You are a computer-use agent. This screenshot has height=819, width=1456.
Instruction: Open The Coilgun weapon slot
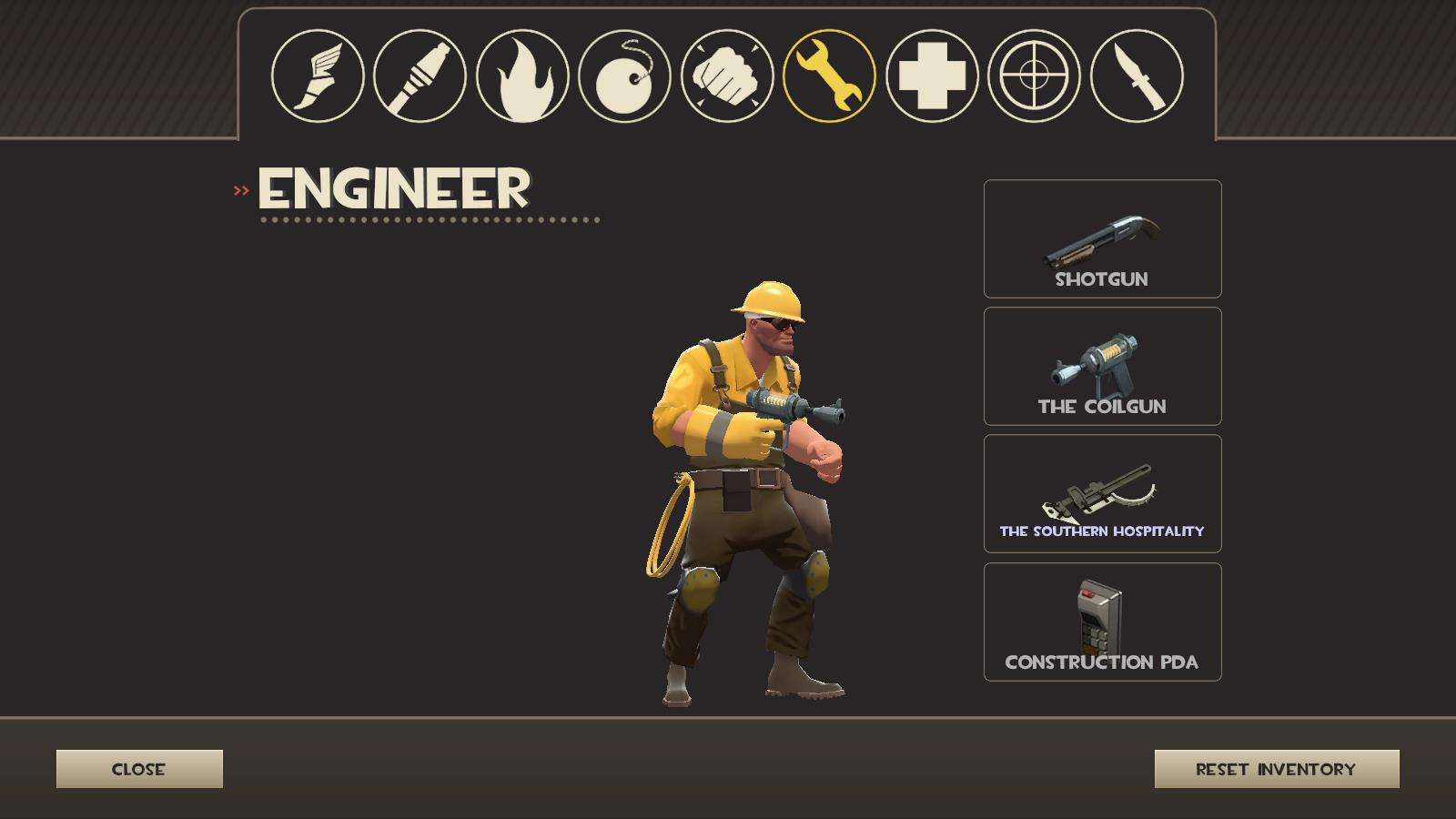pyautogui.click(x=1102, y=366)
